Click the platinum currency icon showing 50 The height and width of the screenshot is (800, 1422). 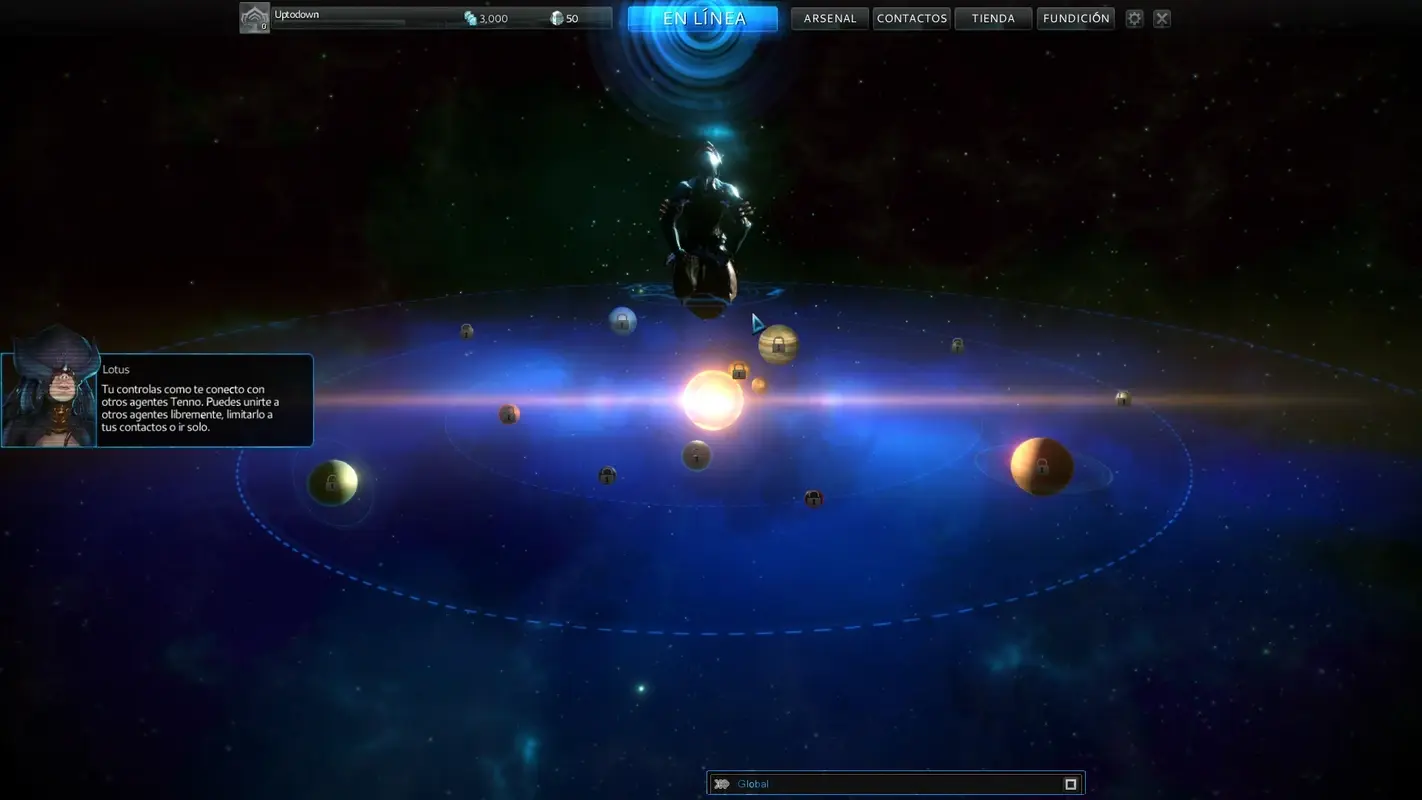(557, 17)
